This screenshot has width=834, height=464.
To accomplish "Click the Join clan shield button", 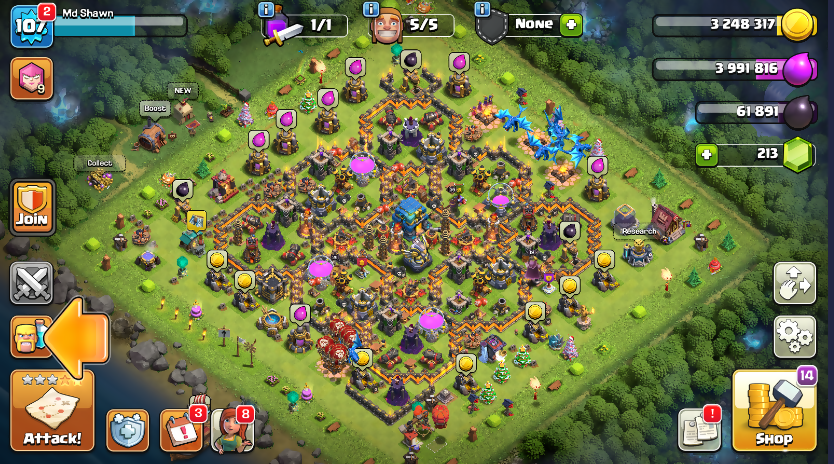I will [31, 208].
